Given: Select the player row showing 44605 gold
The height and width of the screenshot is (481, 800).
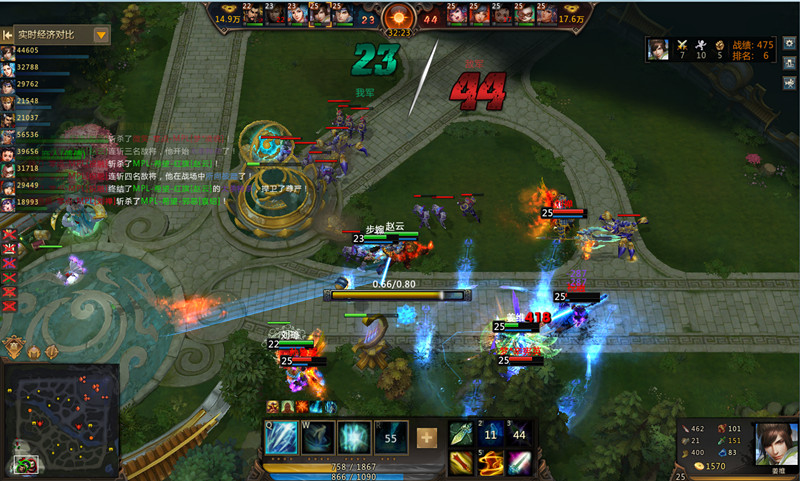Looking at the screenshot, I should [27, 50].
